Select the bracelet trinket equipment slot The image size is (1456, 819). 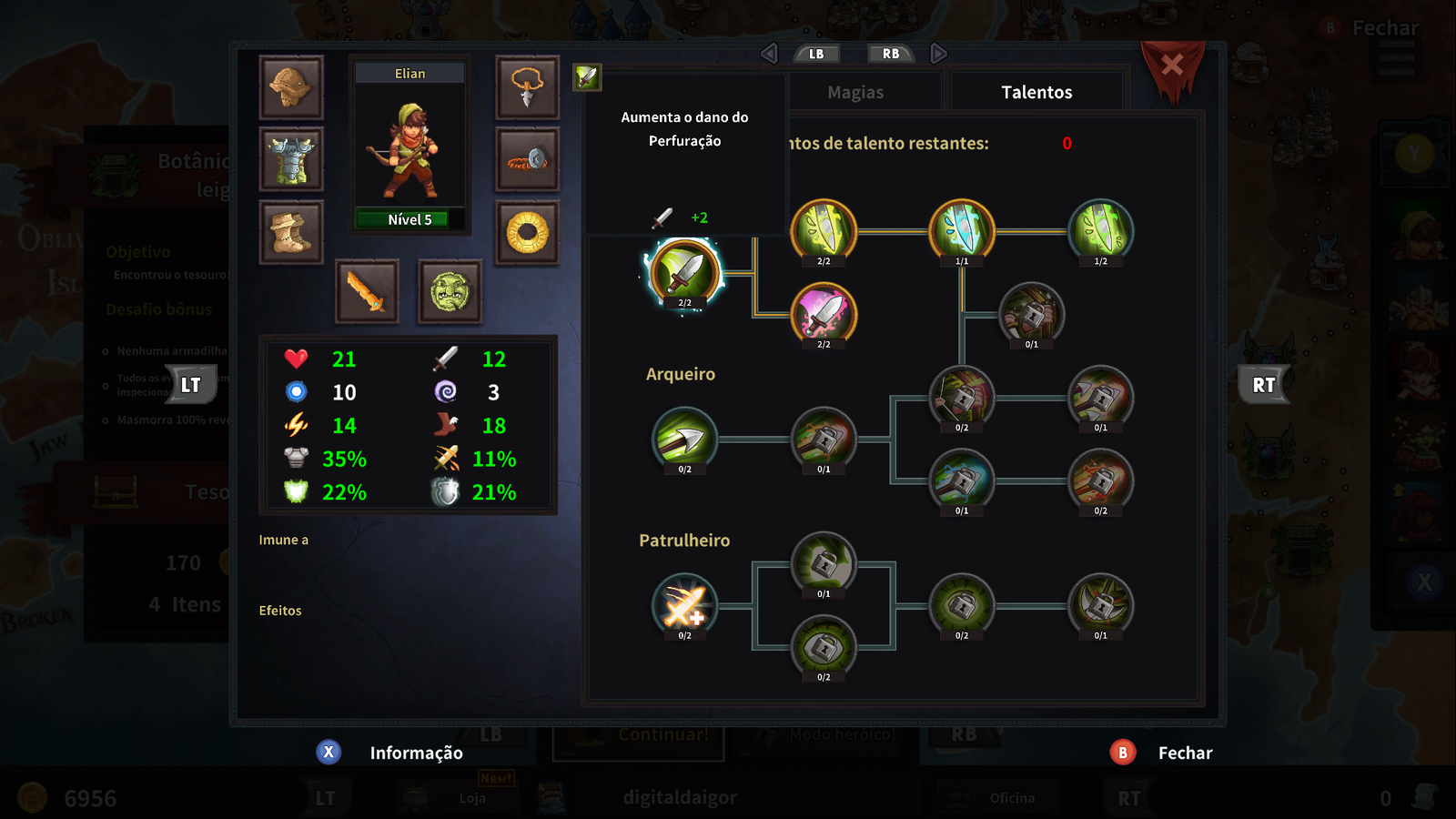pyautogui.click(x=527, y=159)
